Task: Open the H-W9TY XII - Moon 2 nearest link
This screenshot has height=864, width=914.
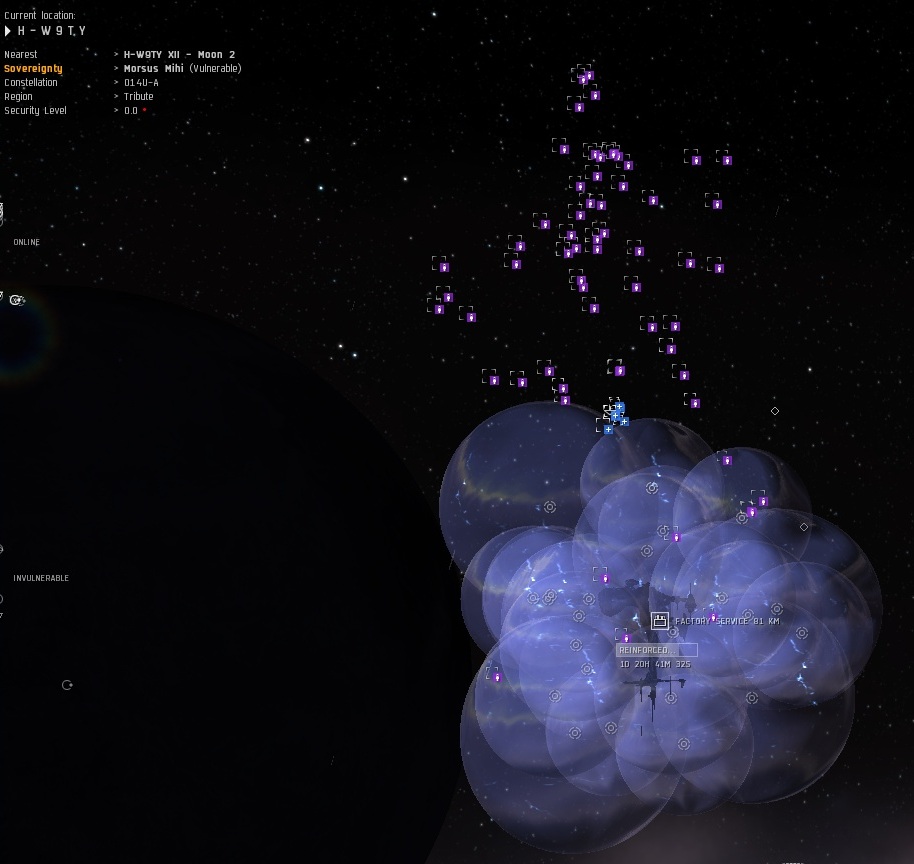Action: coord(179,54)
